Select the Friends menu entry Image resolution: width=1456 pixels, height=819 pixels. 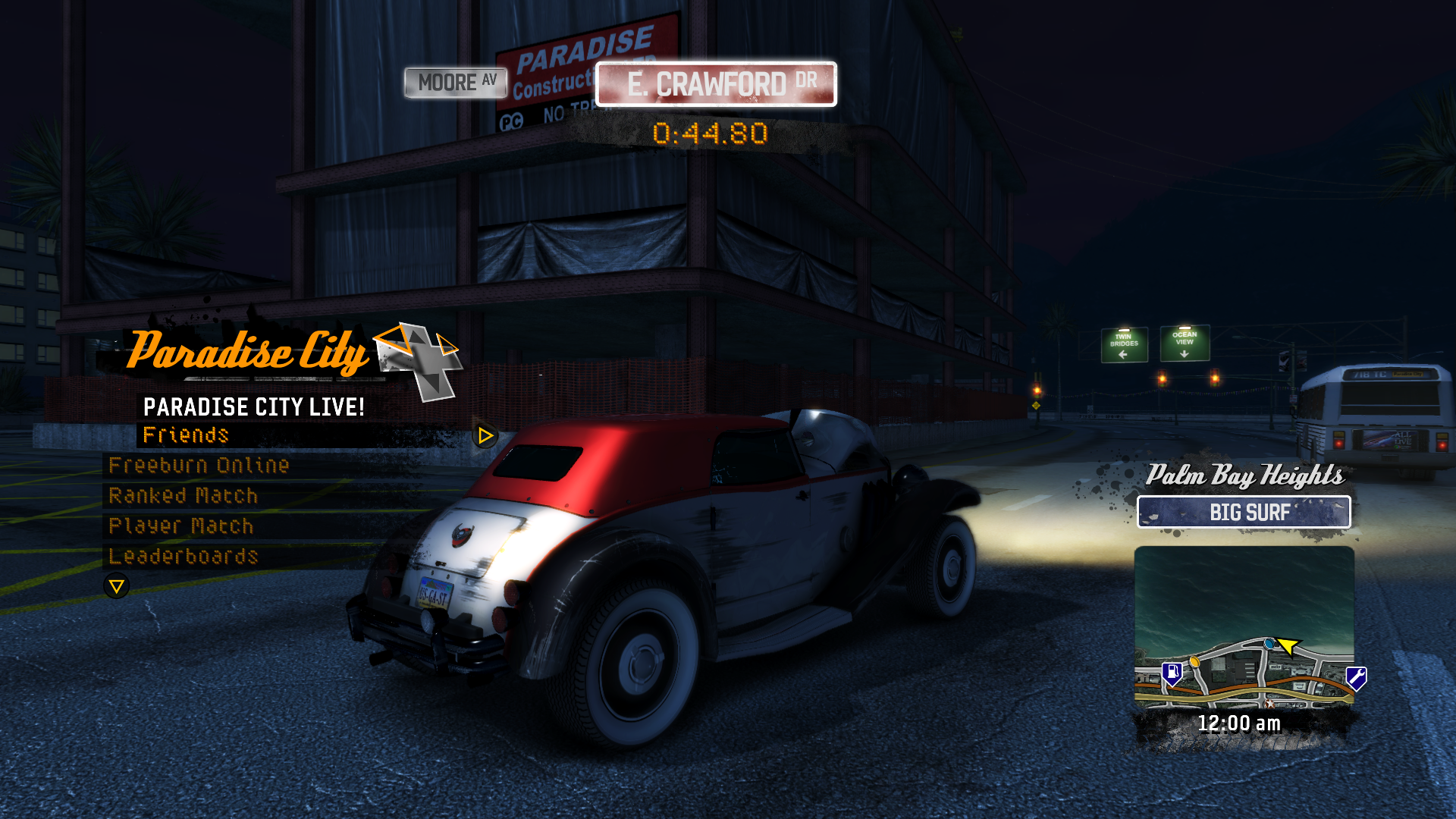pyautogui.click(x=186, y=435)
